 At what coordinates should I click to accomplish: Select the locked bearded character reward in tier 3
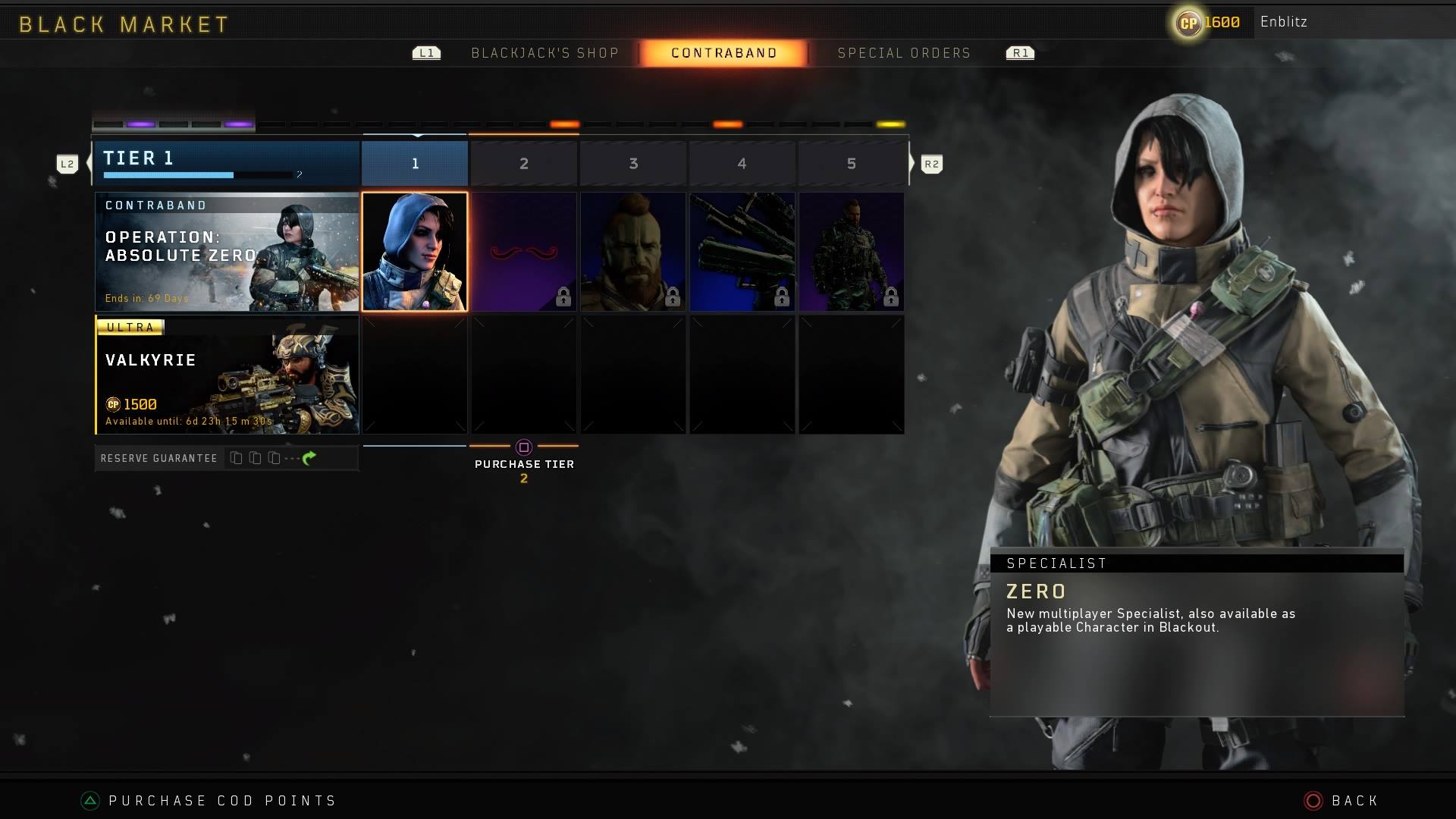[x=633, y=251]
